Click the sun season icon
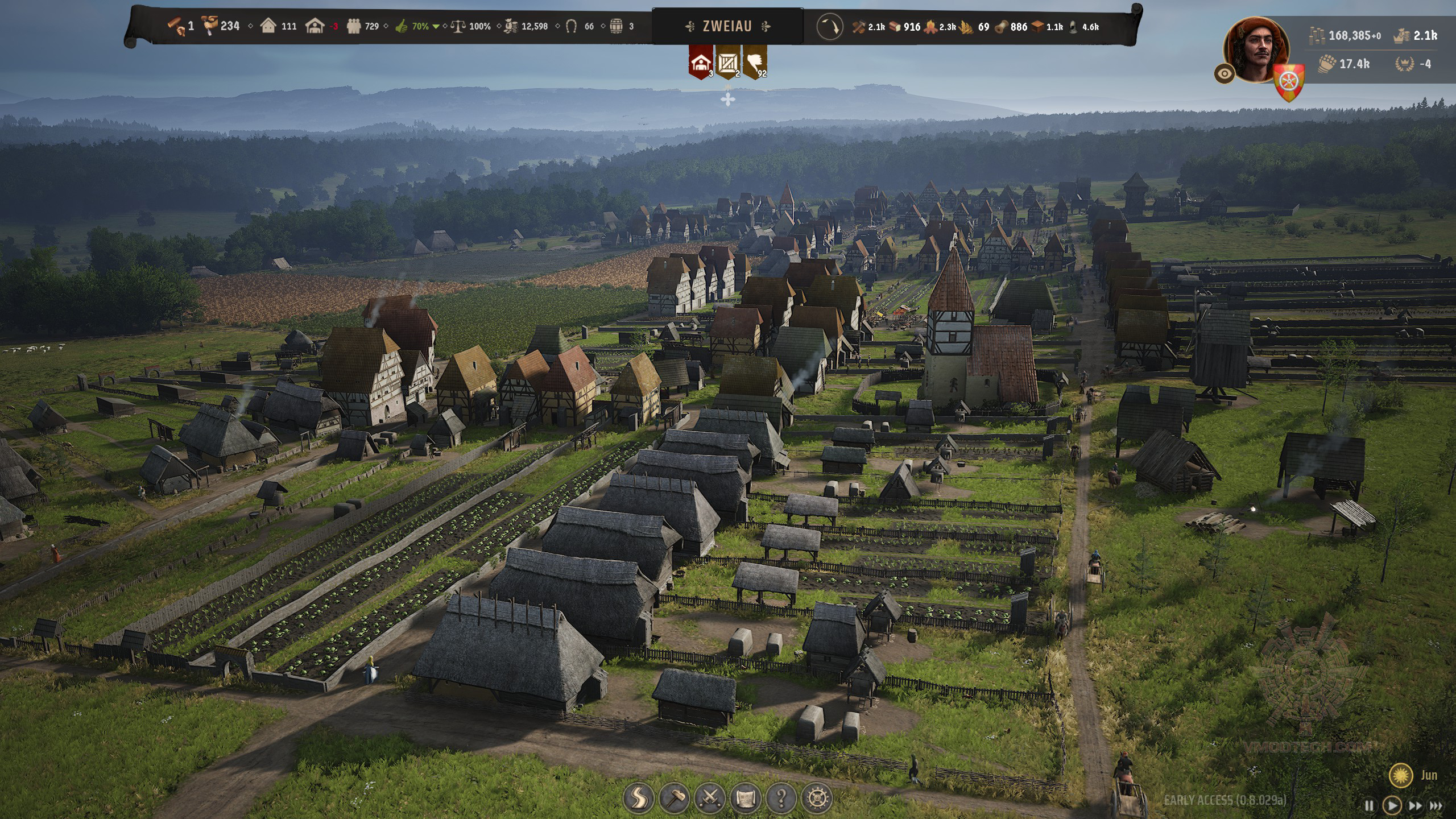Viewport: 1456px width, 819px height. [1400, 775]
